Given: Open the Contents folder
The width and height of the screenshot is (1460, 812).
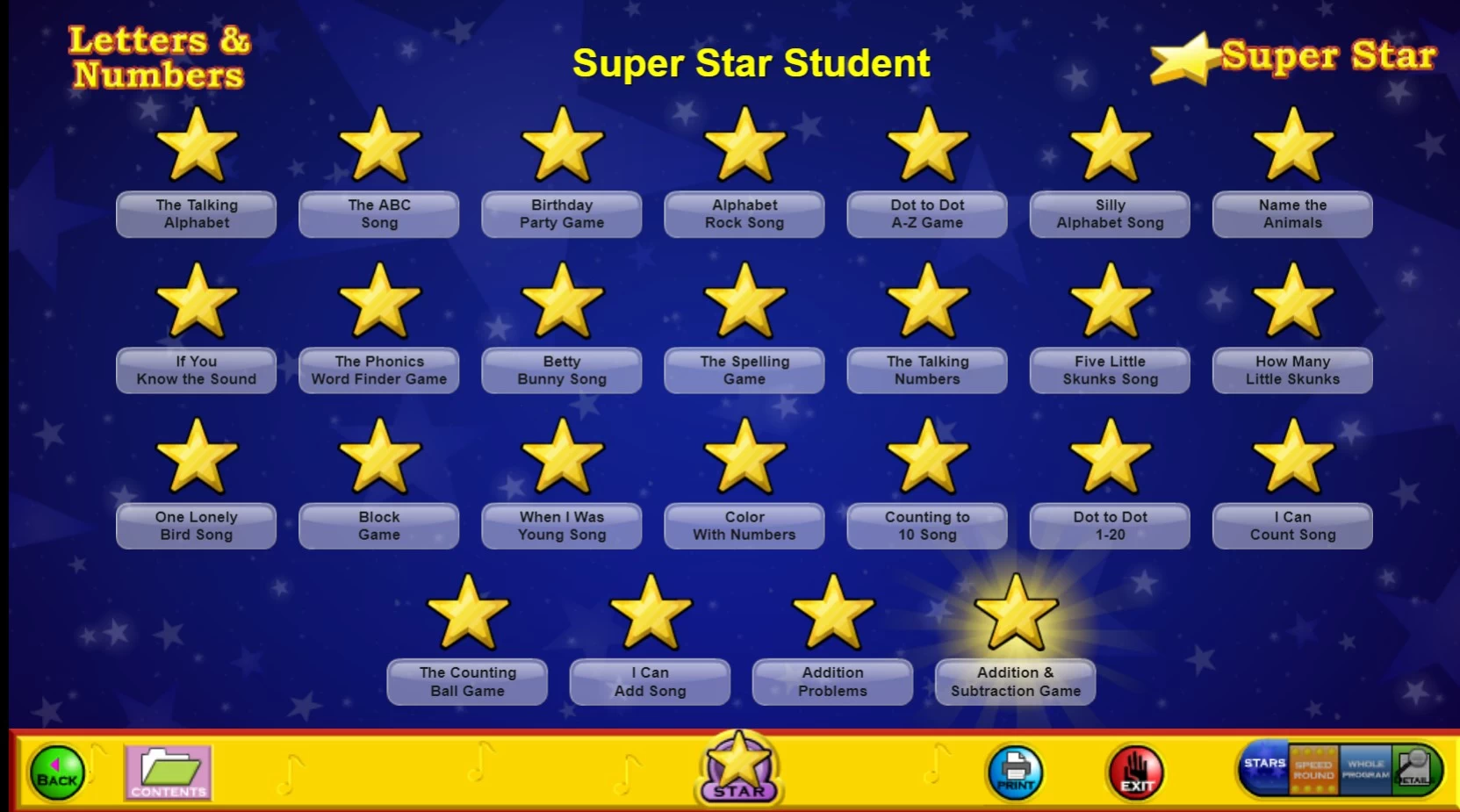Looking at the screenshot, I should point(168,772).
